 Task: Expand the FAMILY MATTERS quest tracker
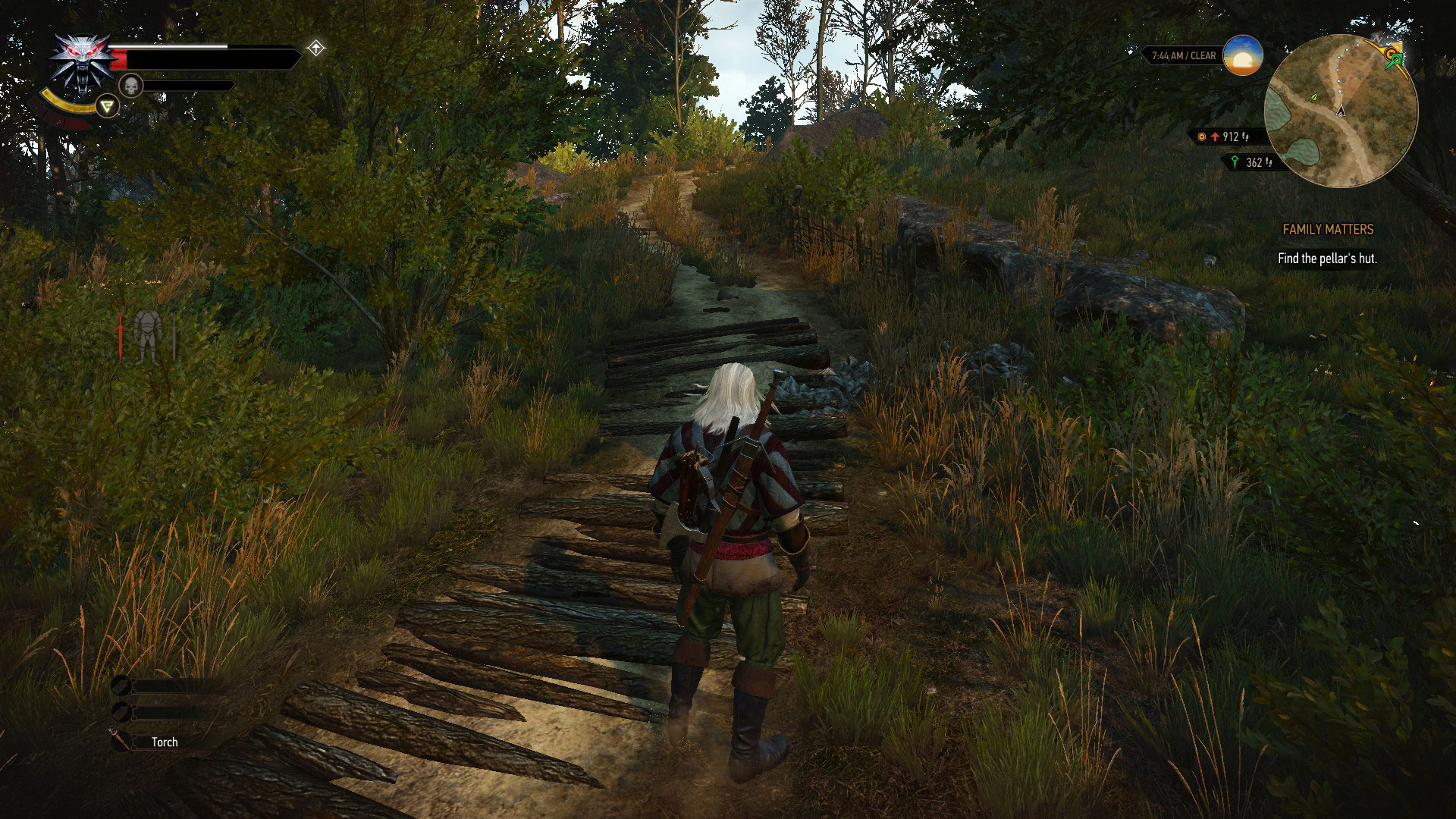1328,229
